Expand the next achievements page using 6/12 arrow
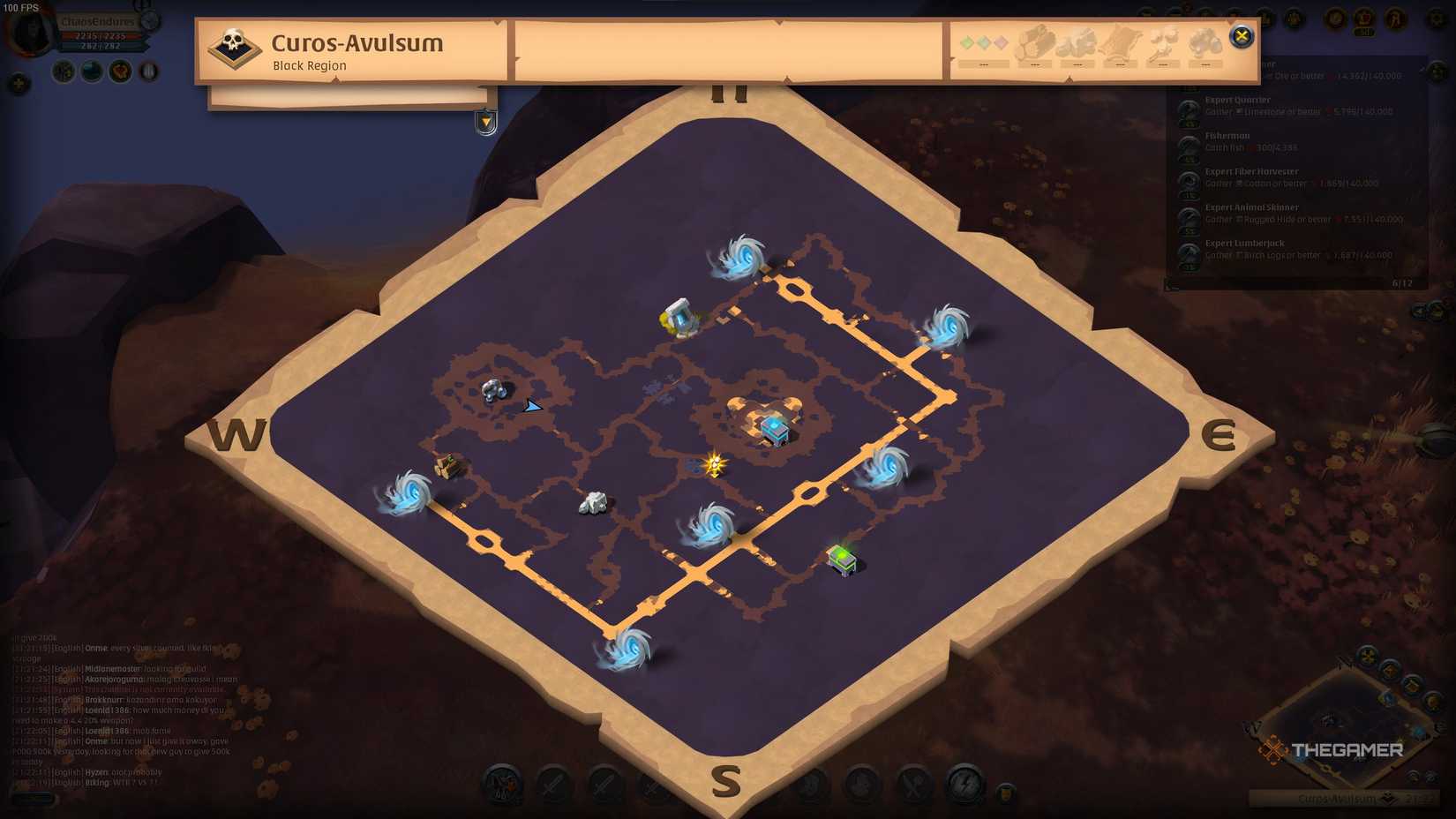Viewport: 1456px width, 819px height. pyautogui.click(x=1402, y=282)
